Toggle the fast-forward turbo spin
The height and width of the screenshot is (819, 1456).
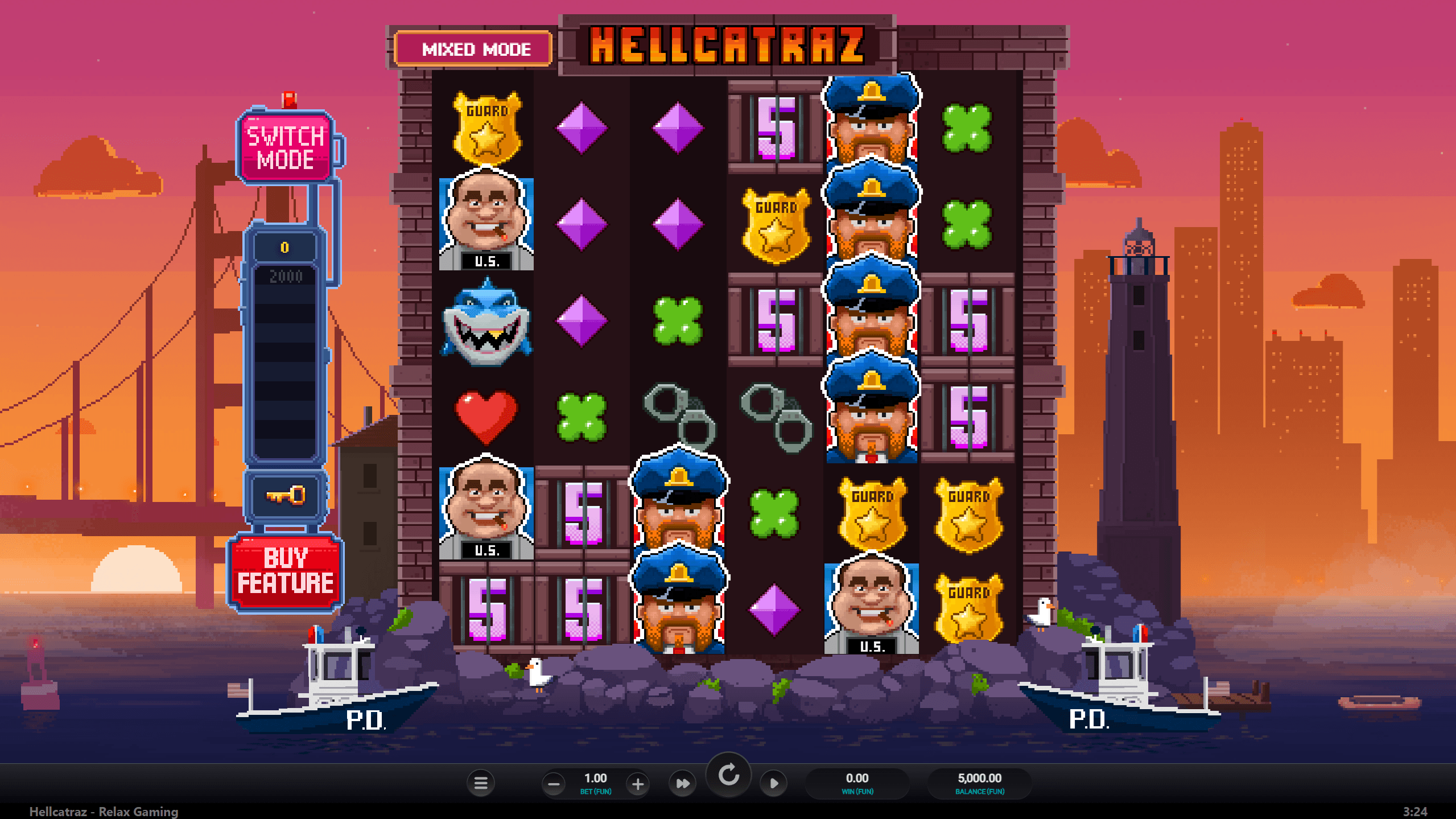point(683,784)
